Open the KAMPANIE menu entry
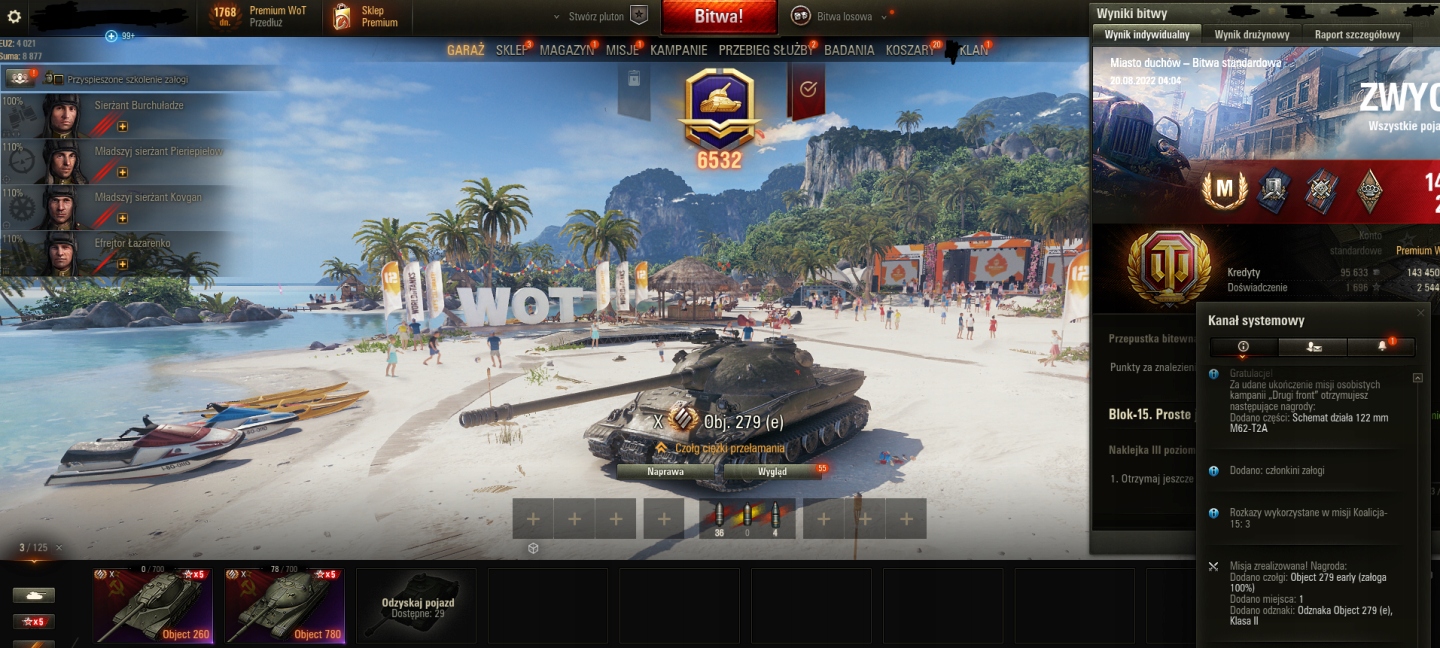Image resolution: width=1440 pixels, height=648 pixels. point(678,50)
